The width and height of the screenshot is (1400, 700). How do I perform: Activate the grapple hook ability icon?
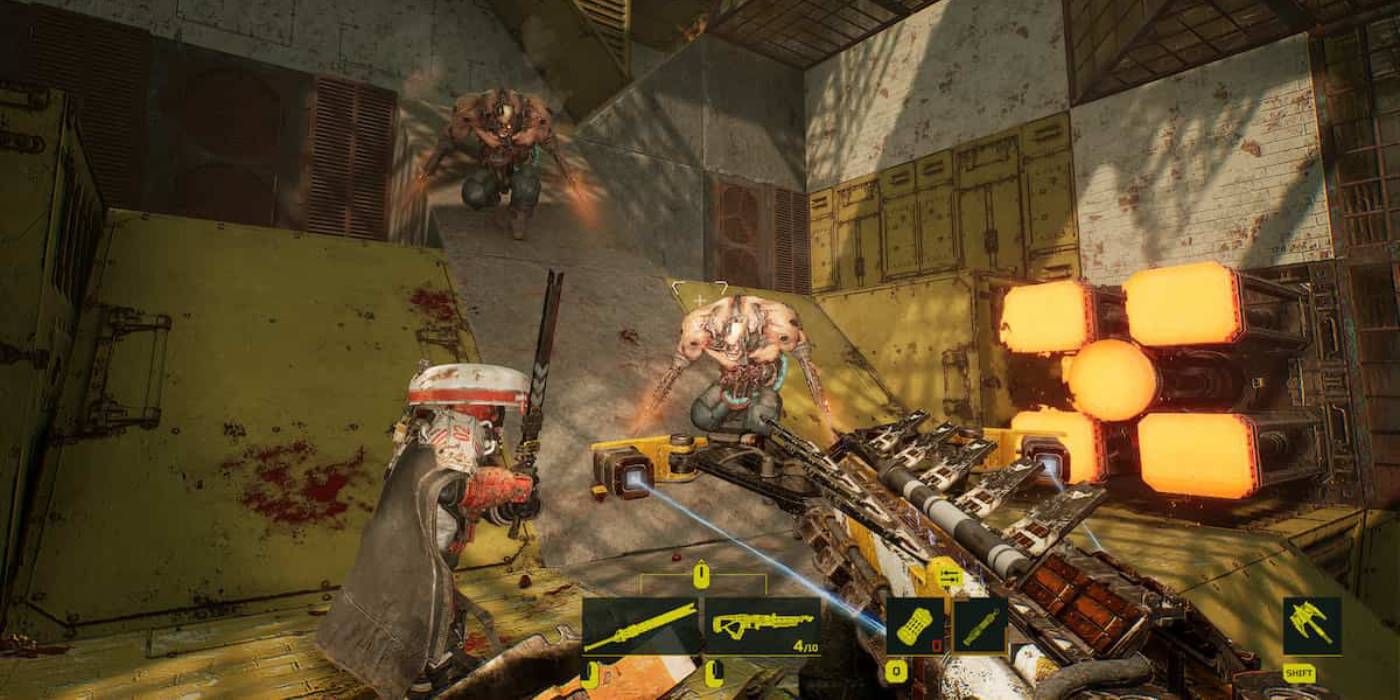(x=1312, y=626)
